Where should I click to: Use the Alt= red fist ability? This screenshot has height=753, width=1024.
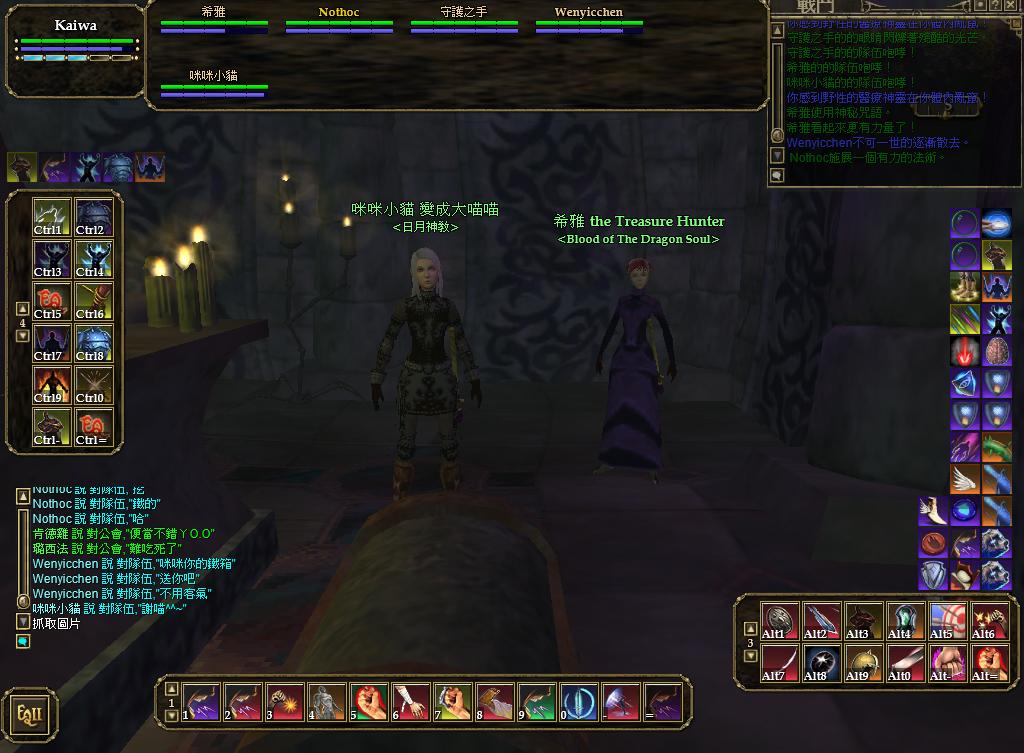coord(990,663)
